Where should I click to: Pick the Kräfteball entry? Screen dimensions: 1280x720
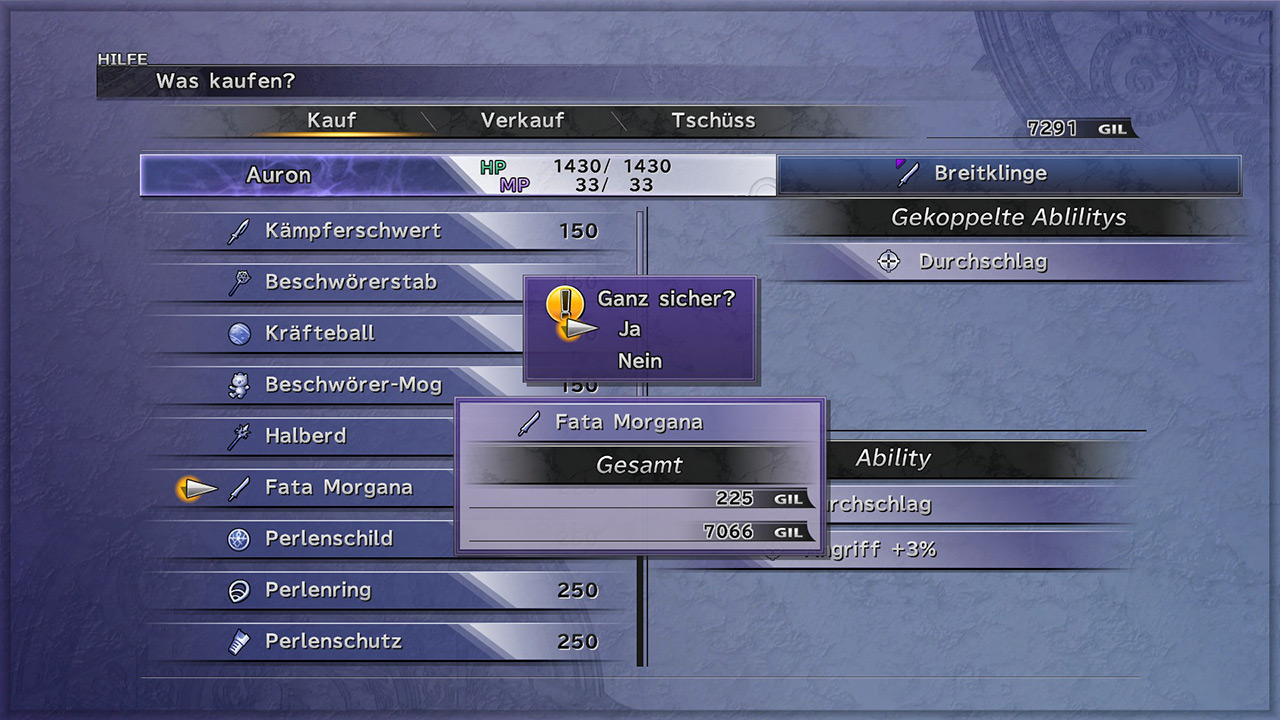click(320, 333)
